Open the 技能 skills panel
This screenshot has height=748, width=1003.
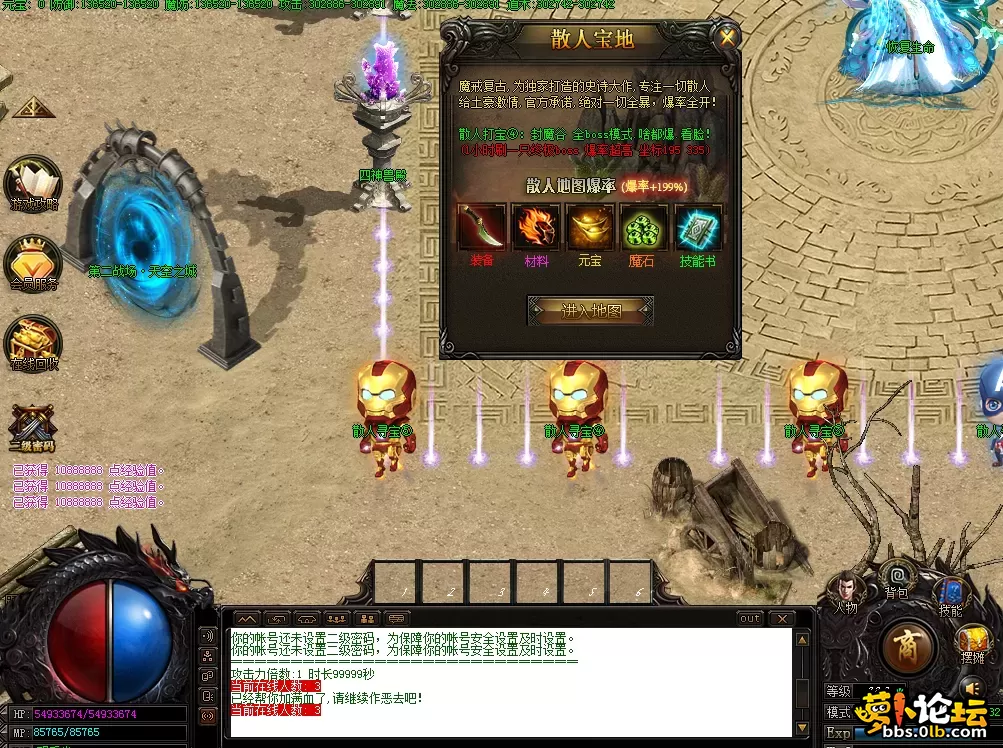(x=949, y=595)
